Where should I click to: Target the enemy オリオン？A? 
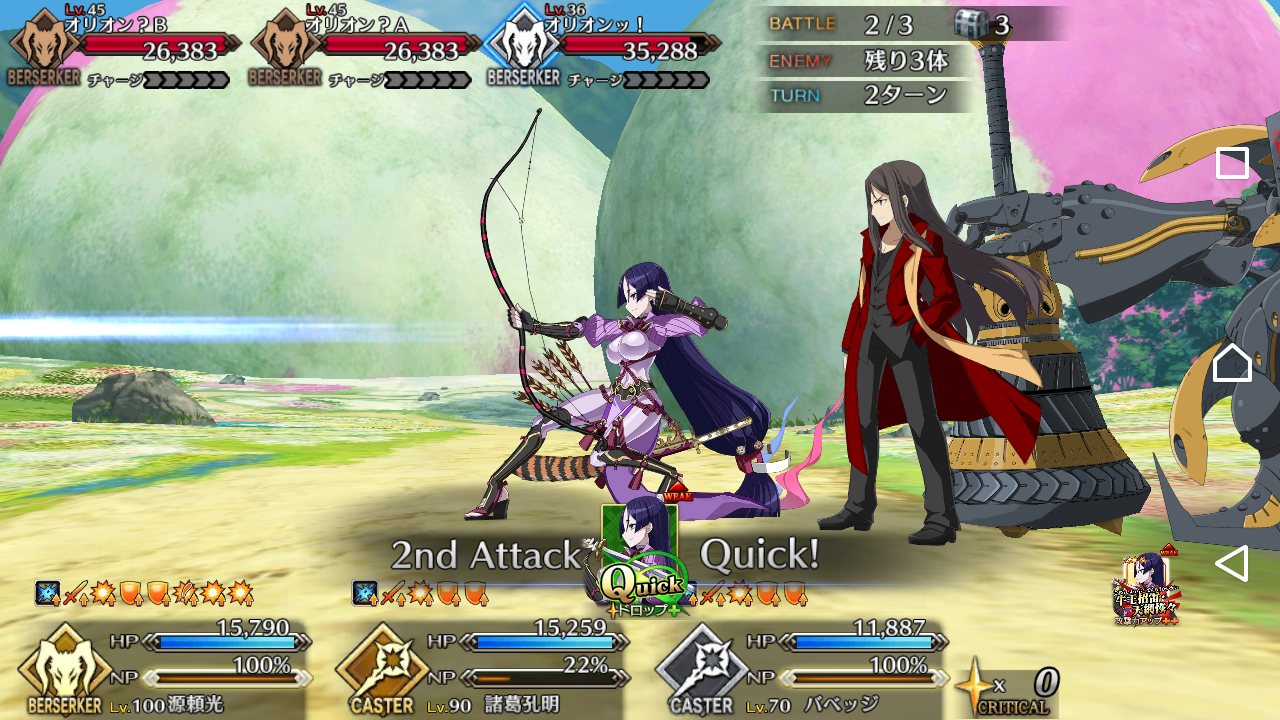362,47
